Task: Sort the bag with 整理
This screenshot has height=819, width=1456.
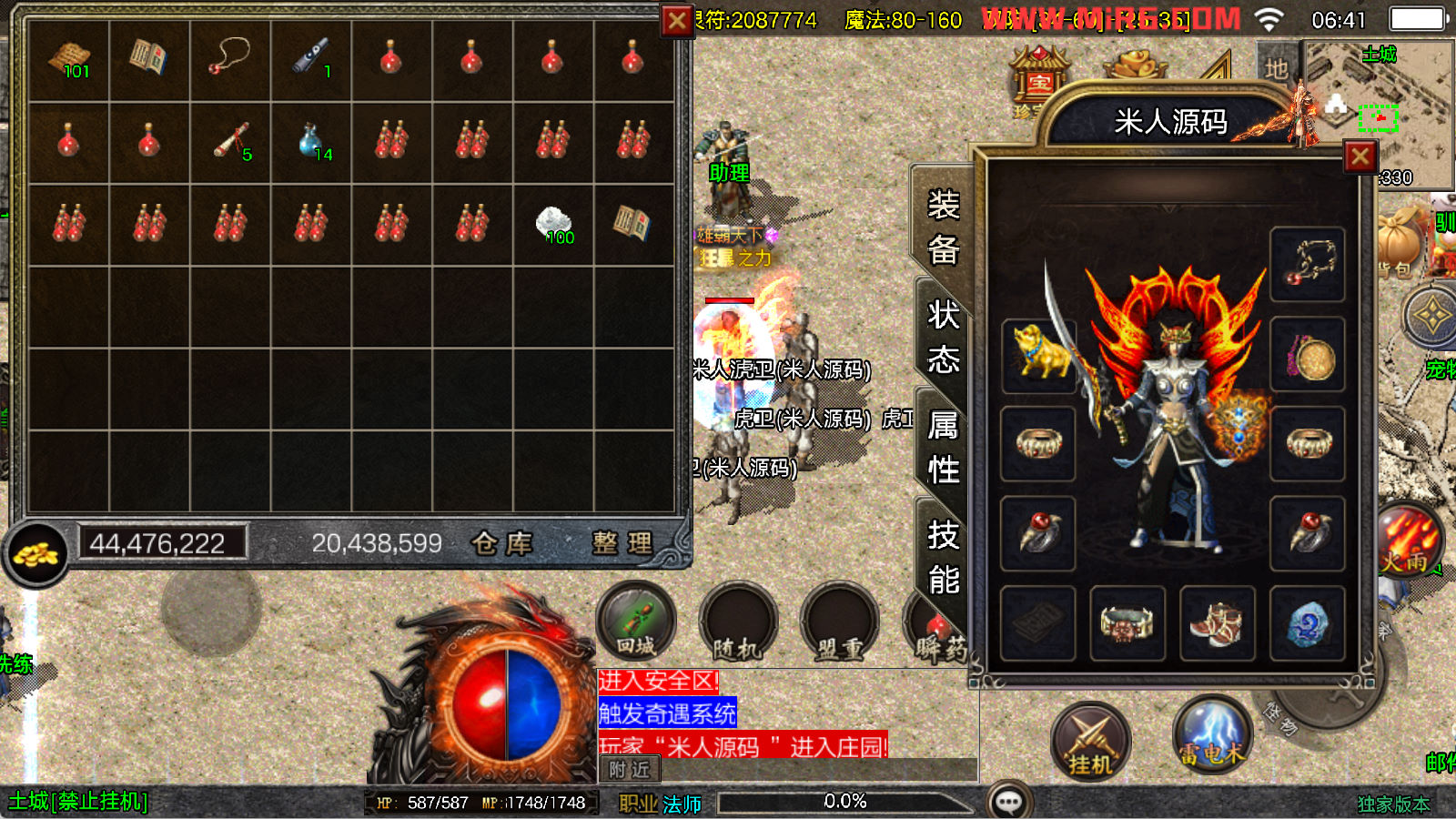Action: [622, 543]
